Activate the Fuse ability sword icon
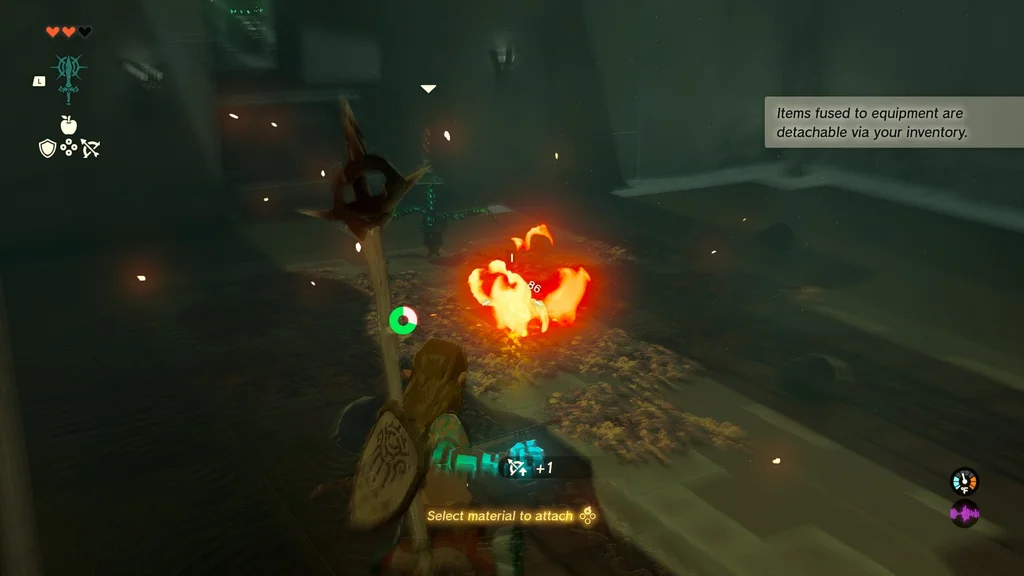The width and height of the screenshot is (1024, 576). (x=69, y=78)
